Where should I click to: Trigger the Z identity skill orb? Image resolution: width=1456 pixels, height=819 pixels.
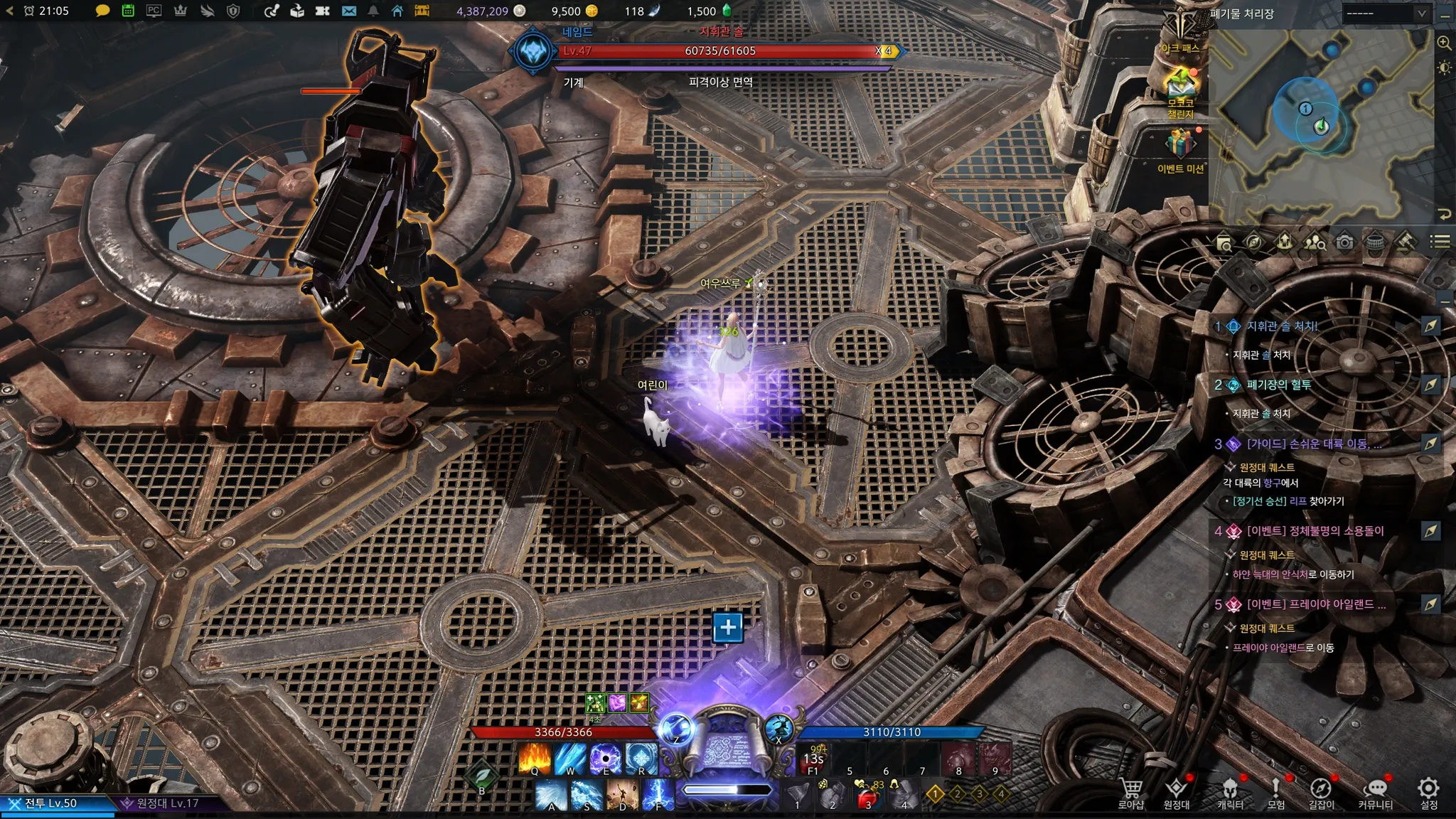point(675,729)
